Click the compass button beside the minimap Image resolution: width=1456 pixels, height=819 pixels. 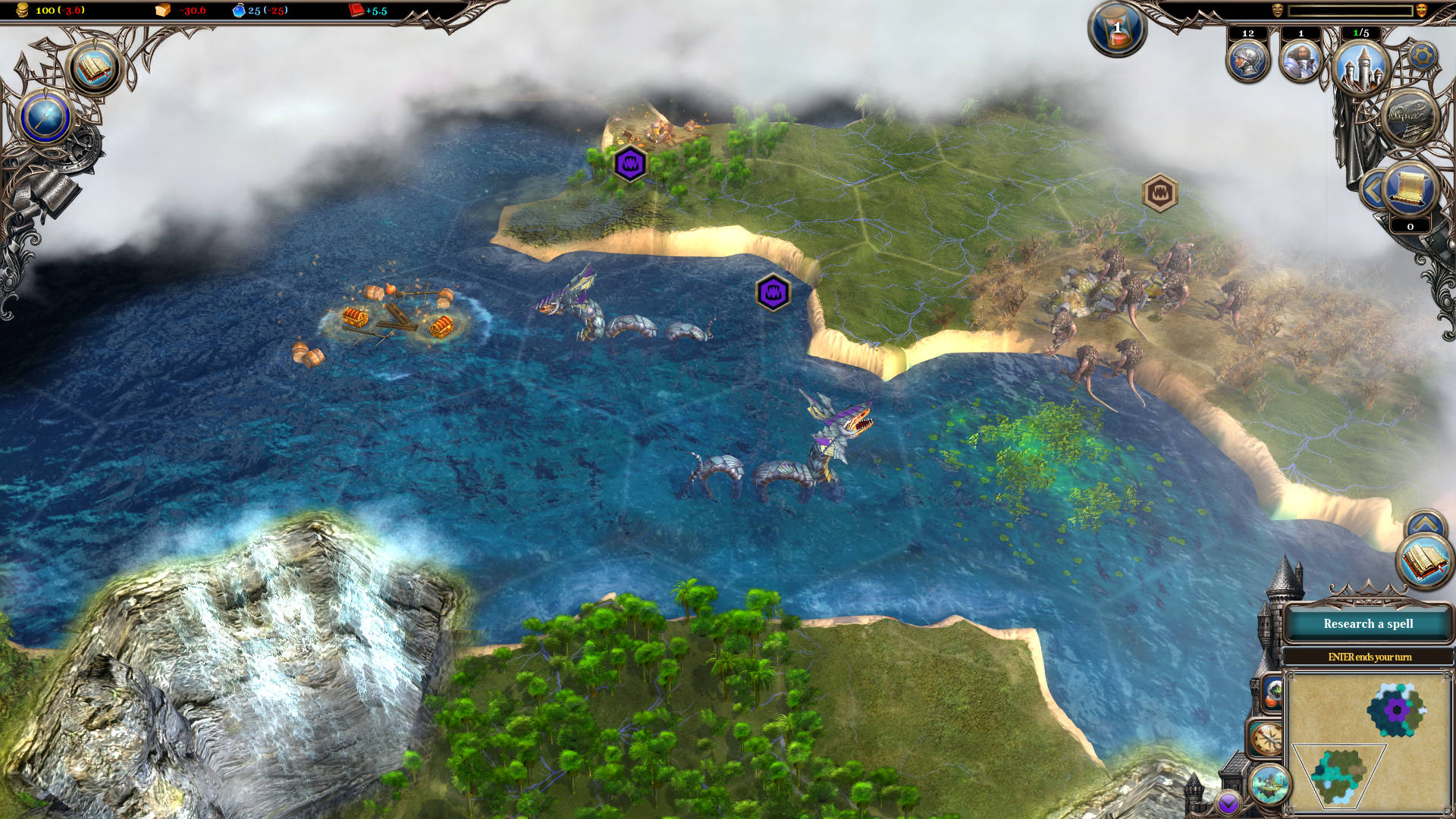click(1266, 739)
